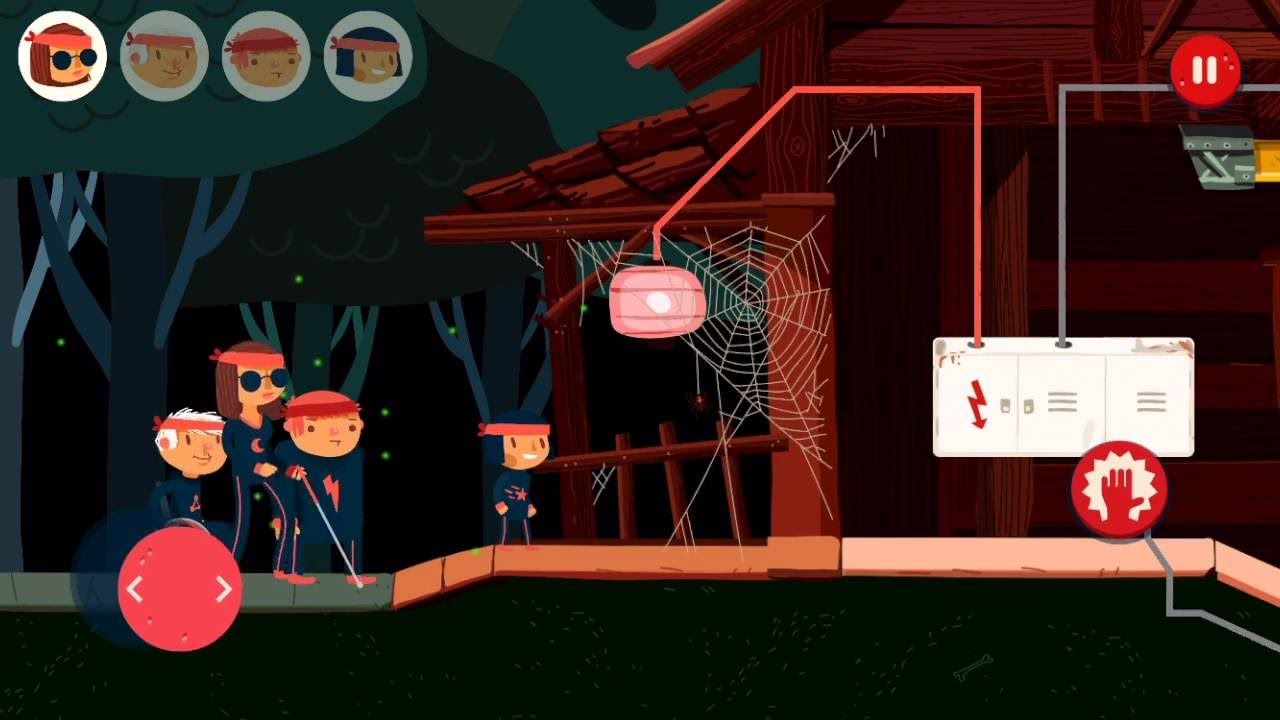Switch to the black-haired girl portrait

click(x=367, y=57)
